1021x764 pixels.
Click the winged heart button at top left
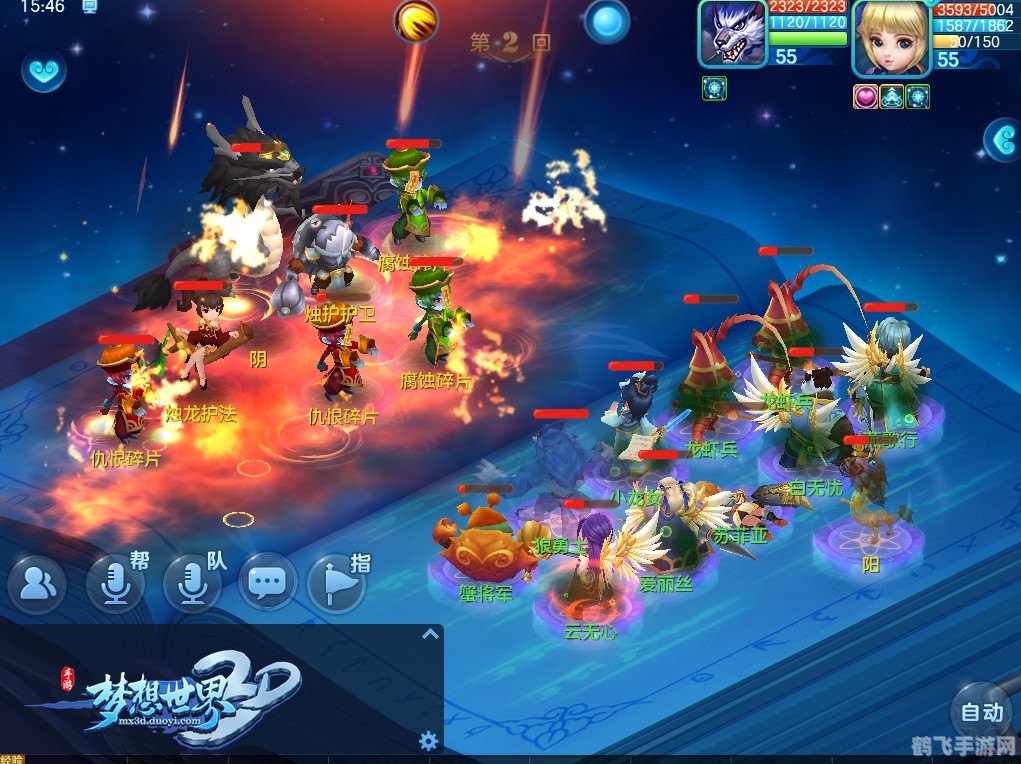click(44, 70)
